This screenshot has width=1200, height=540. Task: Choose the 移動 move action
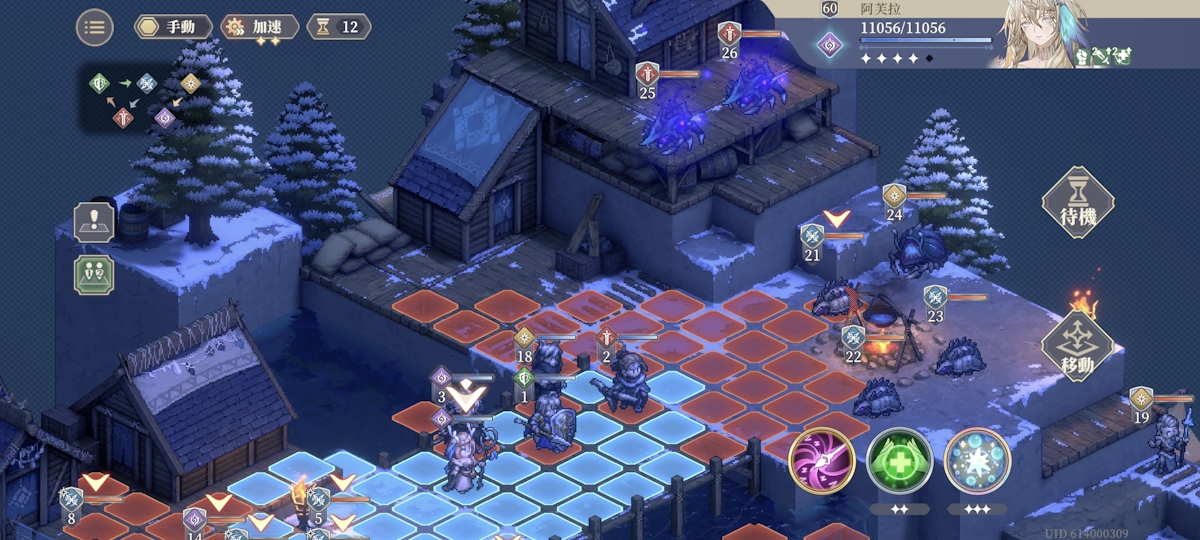pyautogui.click(x=1078, y=347)
